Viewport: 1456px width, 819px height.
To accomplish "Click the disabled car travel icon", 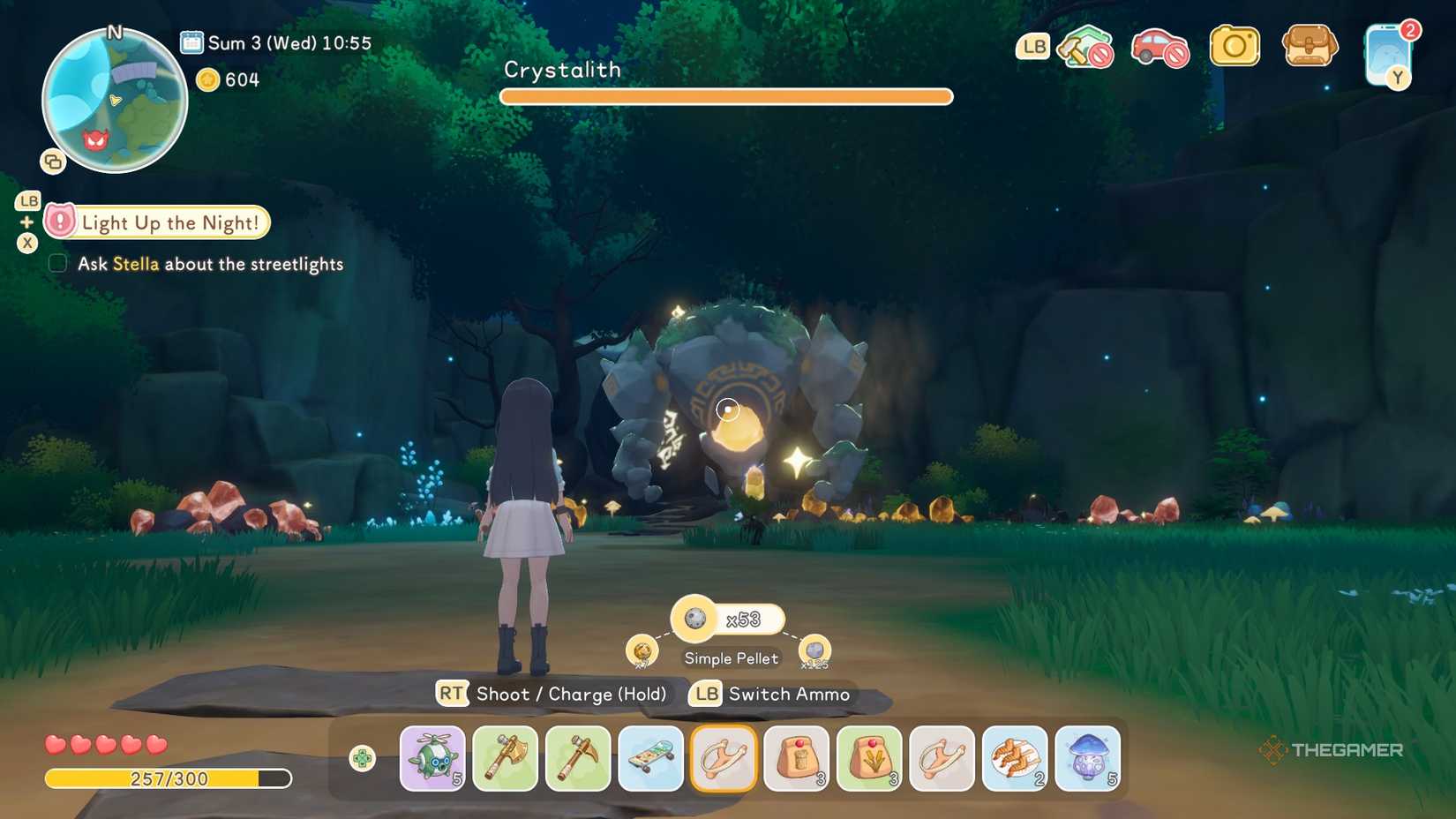I will (1160, 48).
